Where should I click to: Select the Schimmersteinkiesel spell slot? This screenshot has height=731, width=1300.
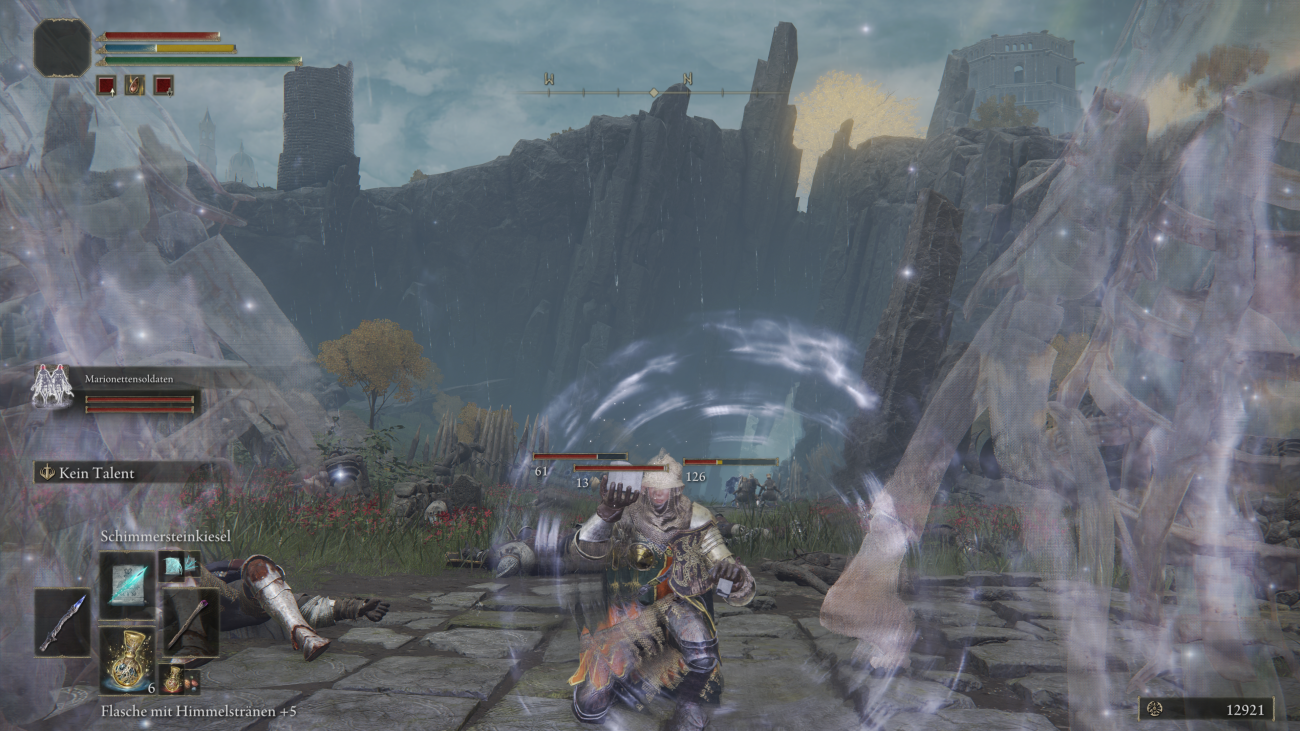tap(127, 586)
